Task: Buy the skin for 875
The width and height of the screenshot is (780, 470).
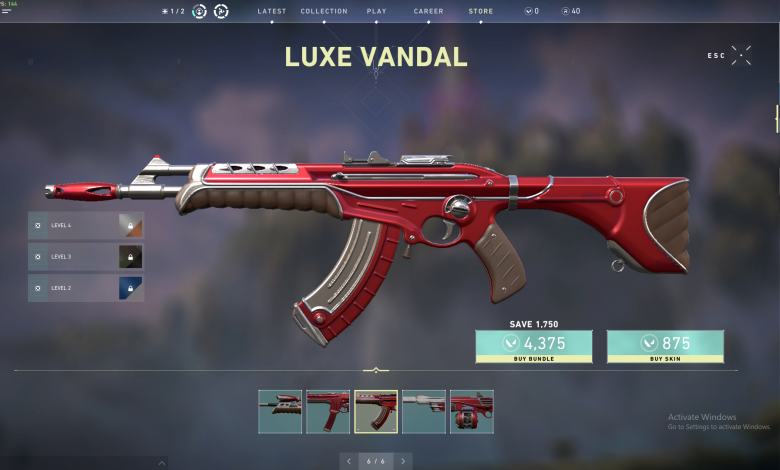Action: tap(665, 346)
